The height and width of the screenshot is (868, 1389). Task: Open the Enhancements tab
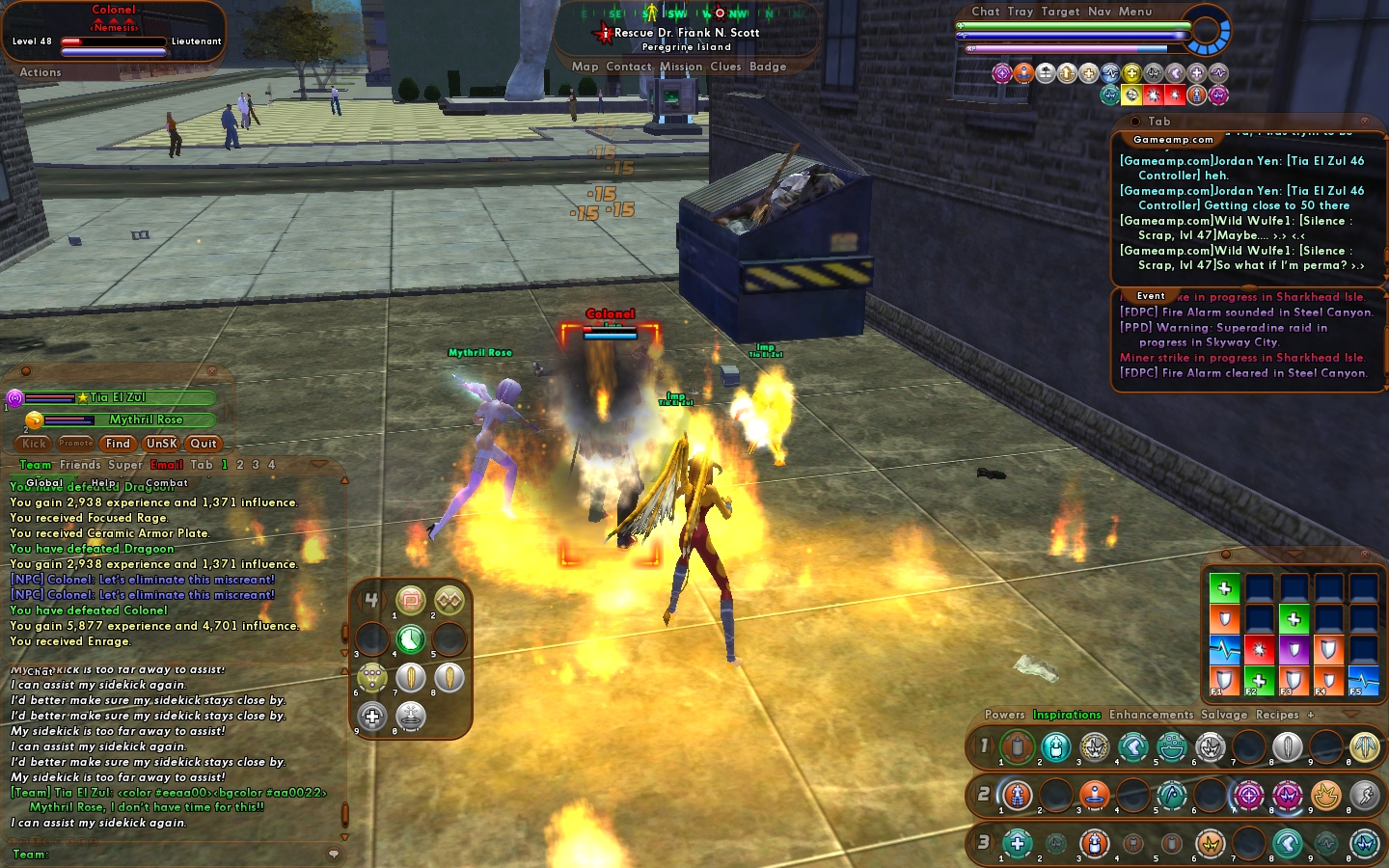1151,715
